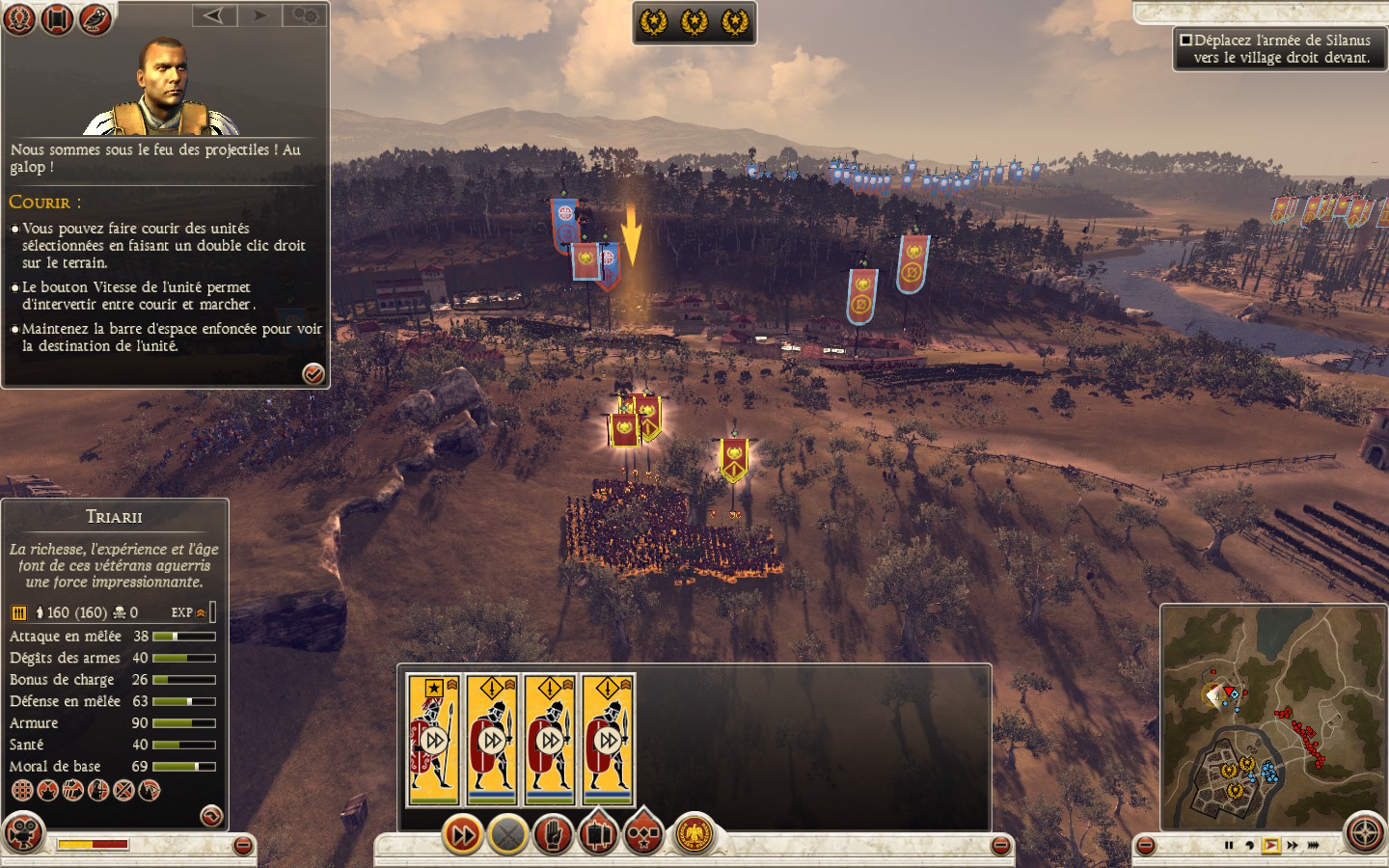The height and width of the screenshot is (868, 1389).
Task: Toggle unit run speed button
Action: pyautogui.click(x=462, y=834)
